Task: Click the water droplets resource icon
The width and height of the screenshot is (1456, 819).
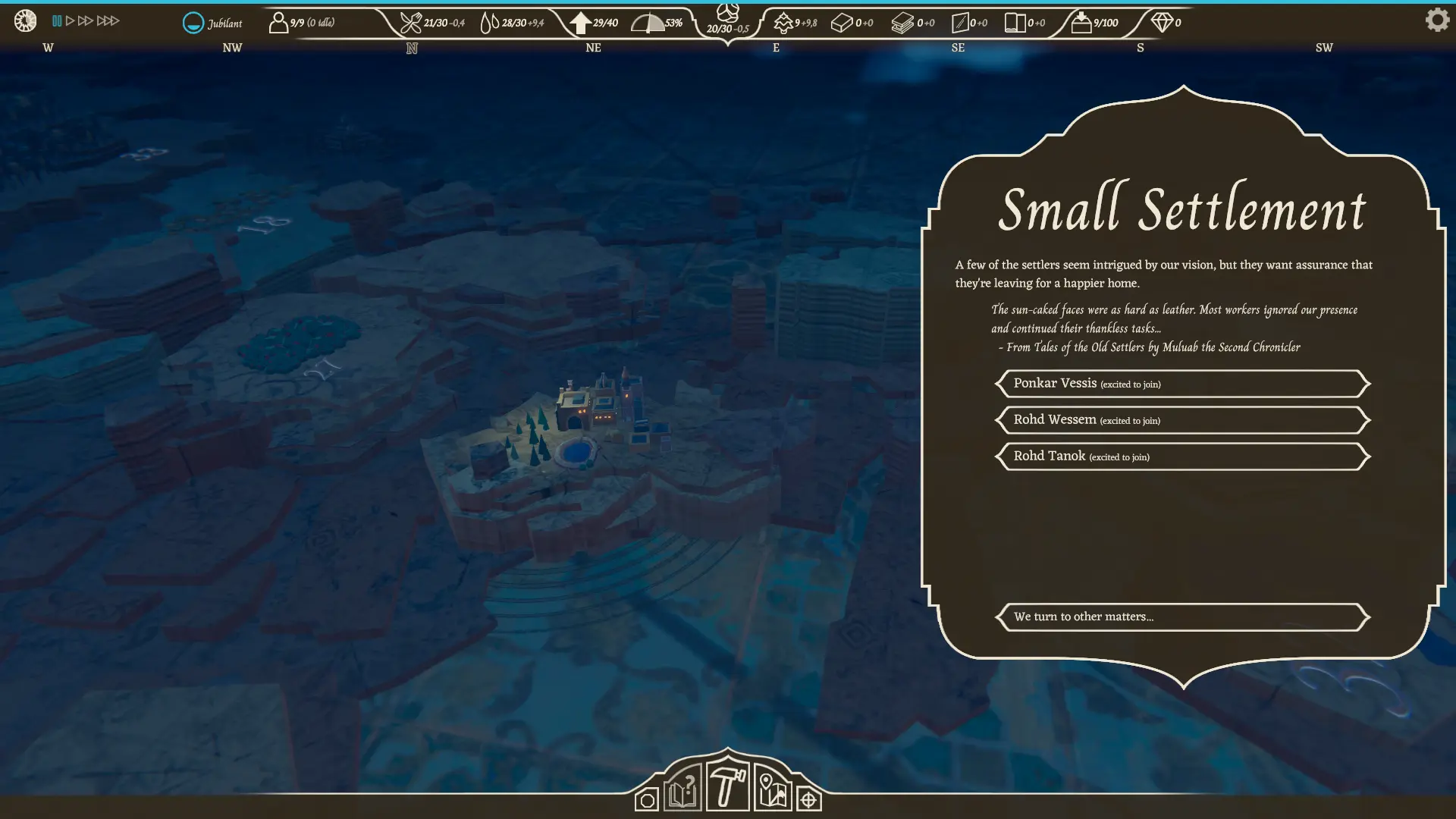Action: tap(490, 23)
